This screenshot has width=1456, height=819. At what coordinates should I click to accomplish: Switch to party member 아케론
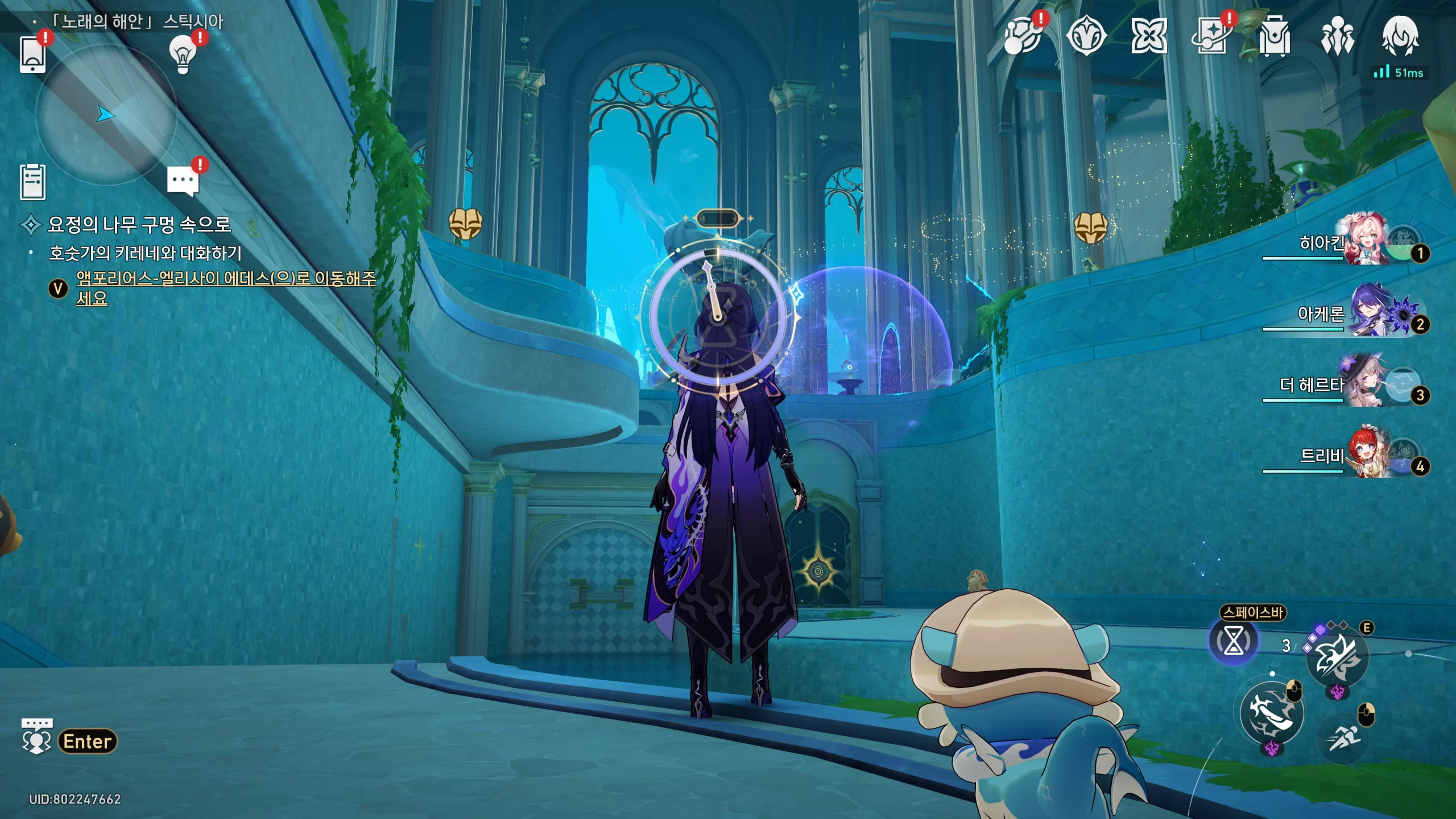(1365, 313)
